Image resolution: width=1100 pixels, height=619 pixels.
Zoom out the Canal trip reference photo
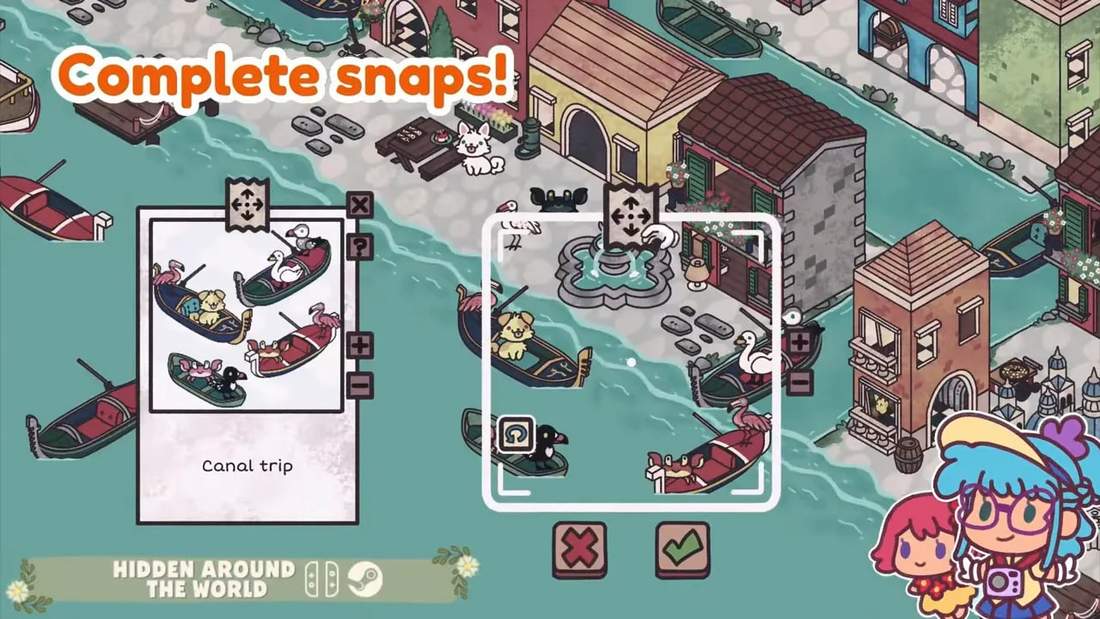tap(360, 384)
